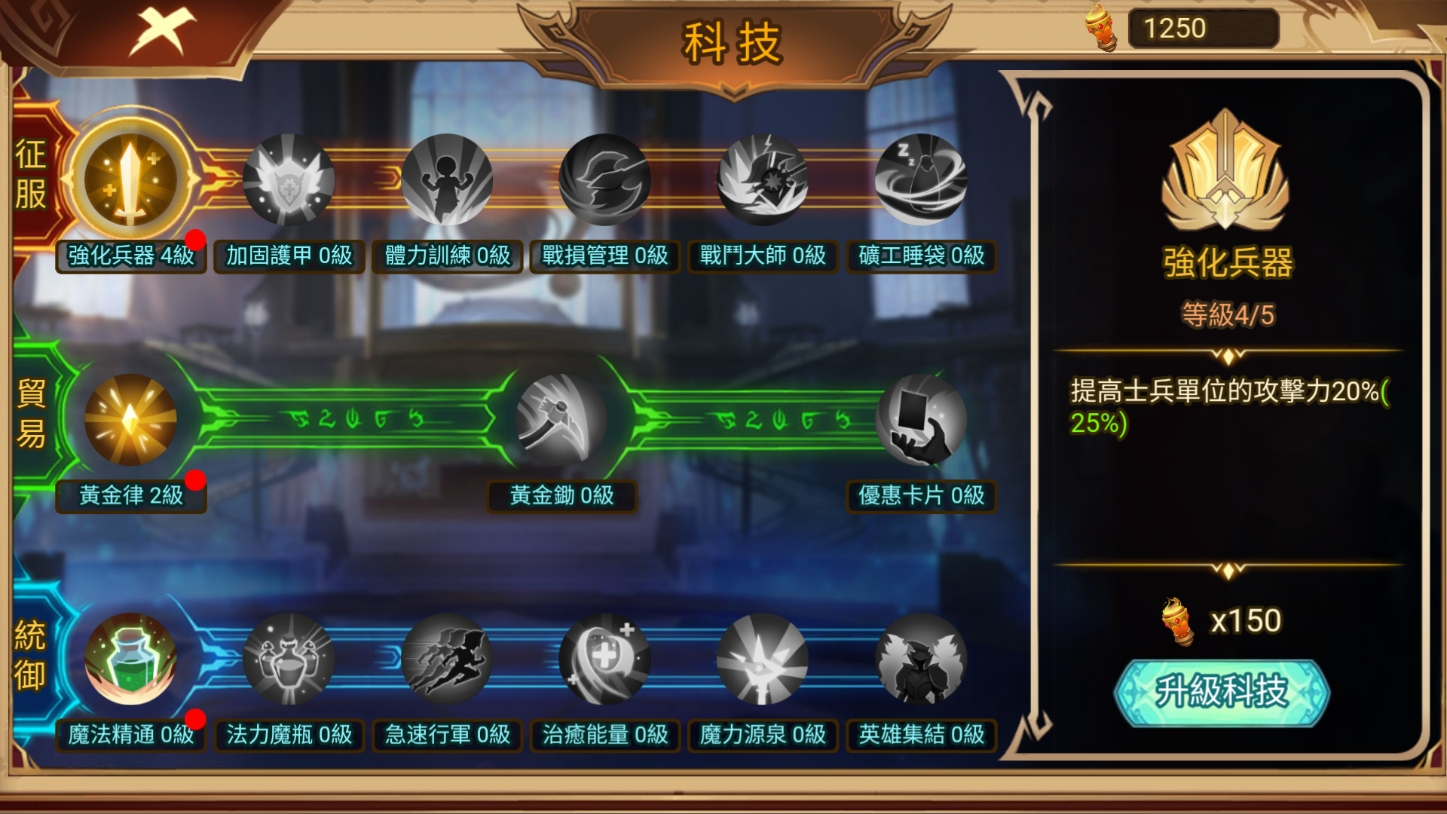Switch to the 征服 category tab

31,178
